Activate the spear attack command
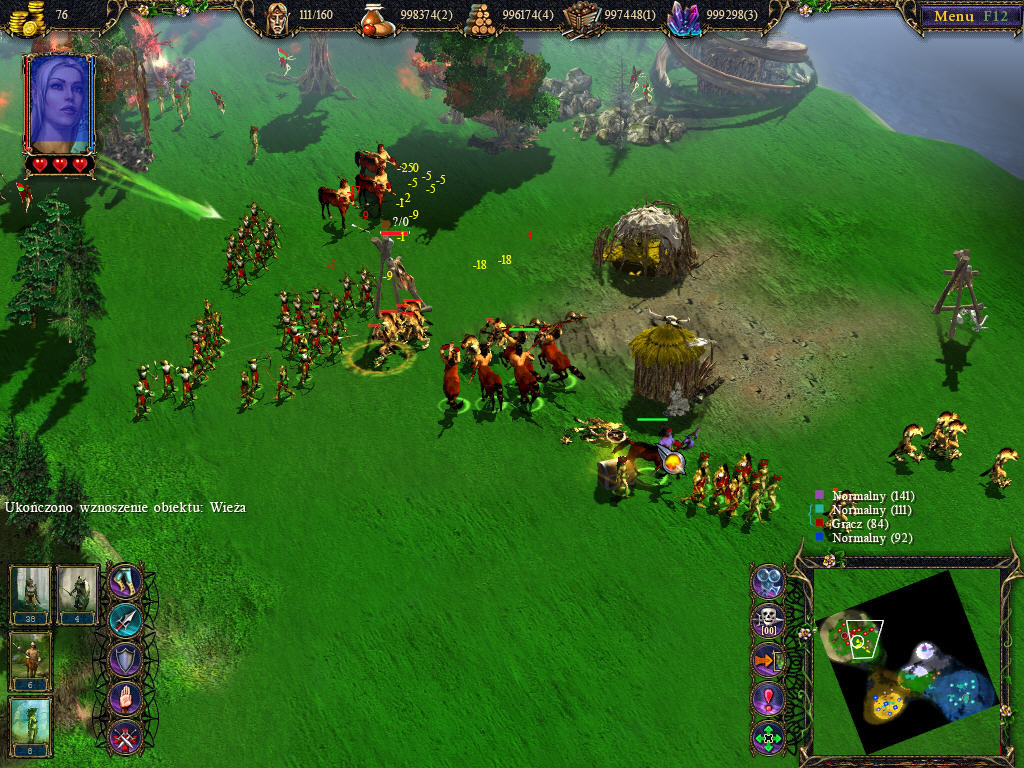 [125, 621]
